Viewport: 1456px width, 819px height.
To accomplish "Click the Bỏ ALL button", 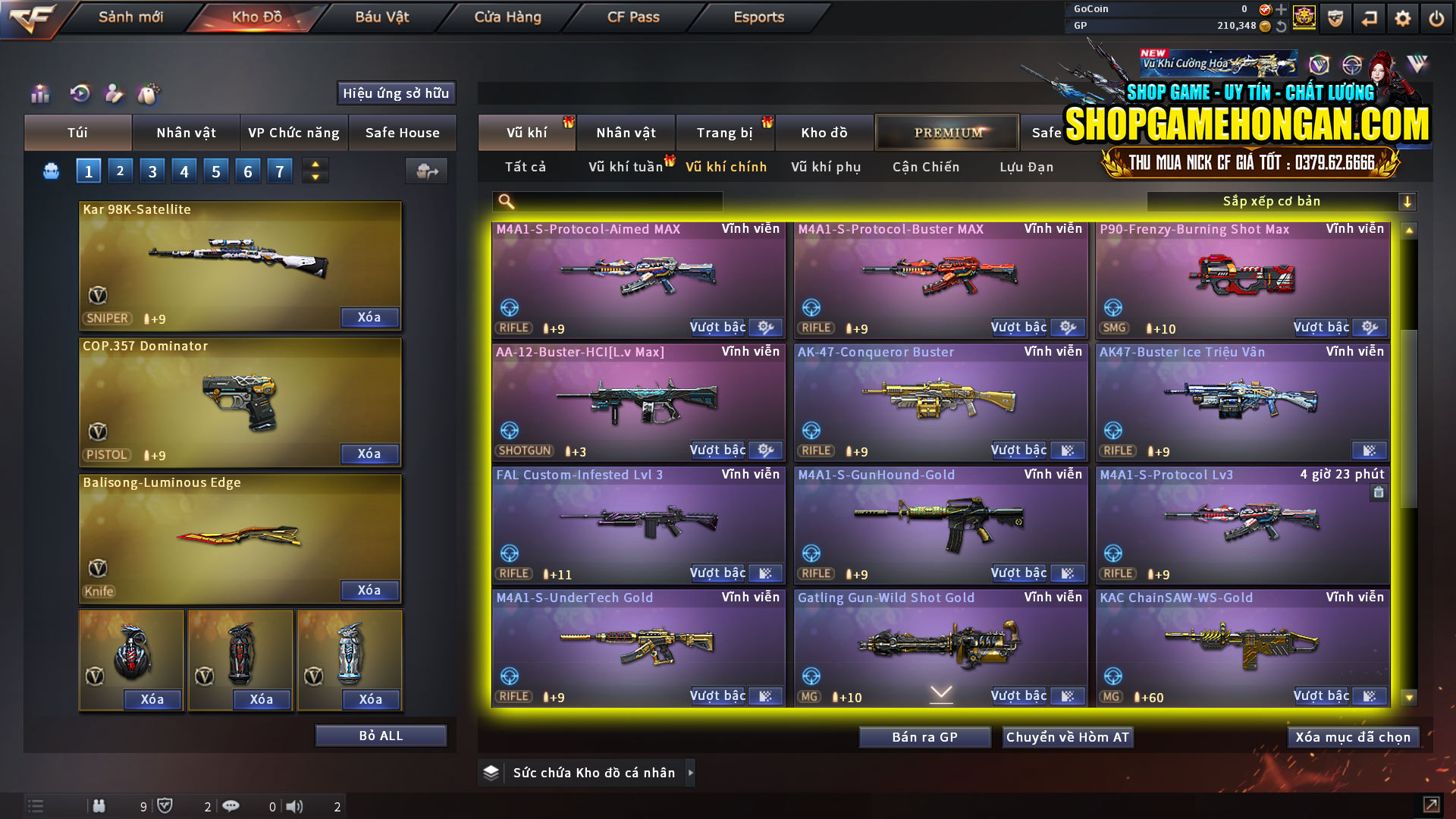I will click(x=381, y=735).
